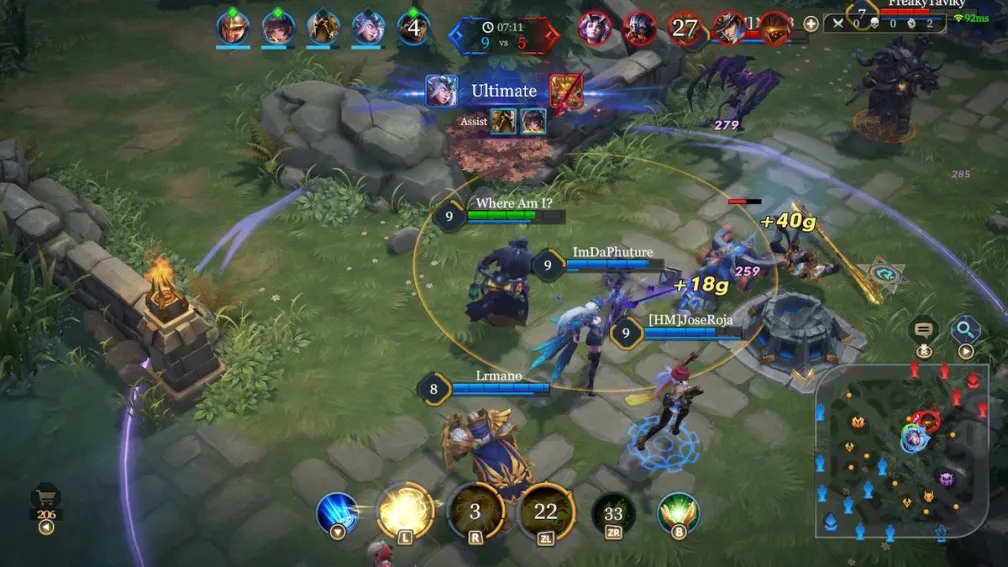The height and width of the screenshot is (567, 1008).
Task: Select the ability on 22-second cooldown
Action: [x=545, y=511]
